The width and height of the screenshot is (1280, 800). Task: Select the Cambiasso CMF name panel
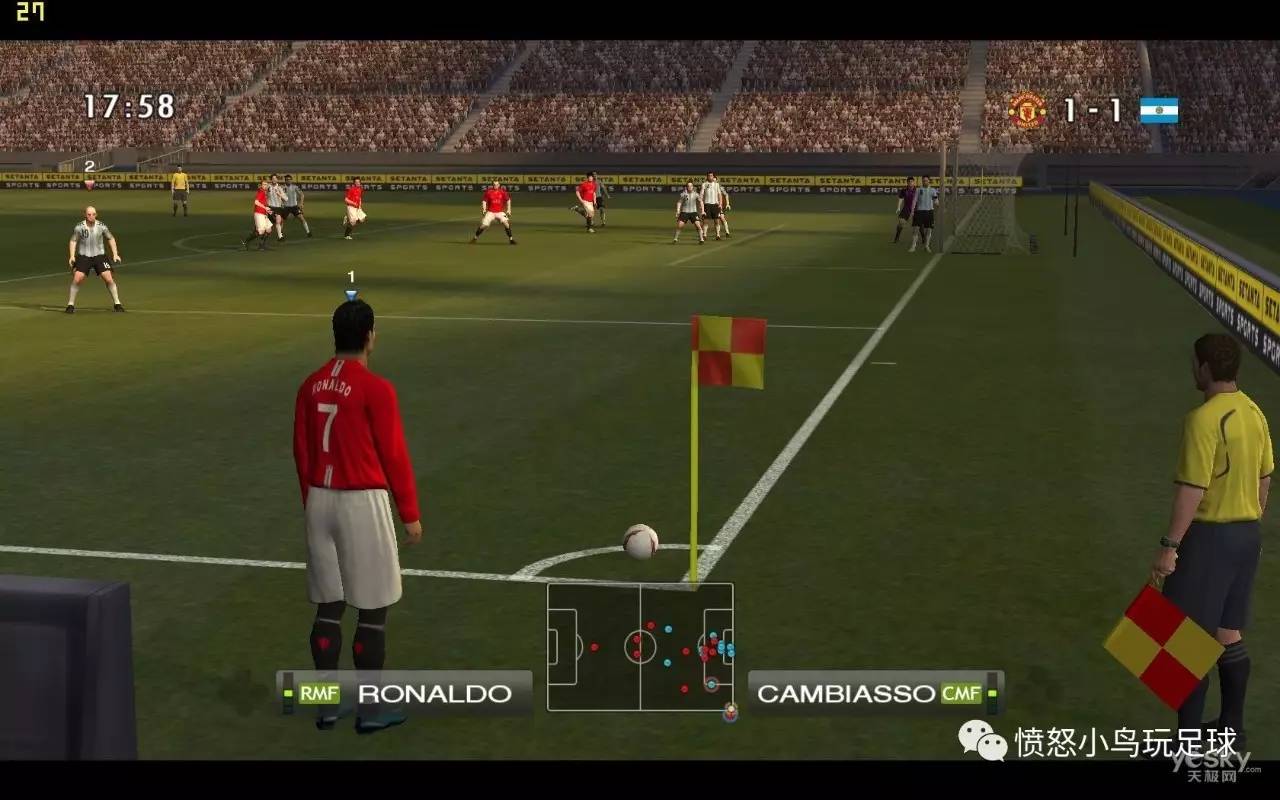click(x=875, y=693)
